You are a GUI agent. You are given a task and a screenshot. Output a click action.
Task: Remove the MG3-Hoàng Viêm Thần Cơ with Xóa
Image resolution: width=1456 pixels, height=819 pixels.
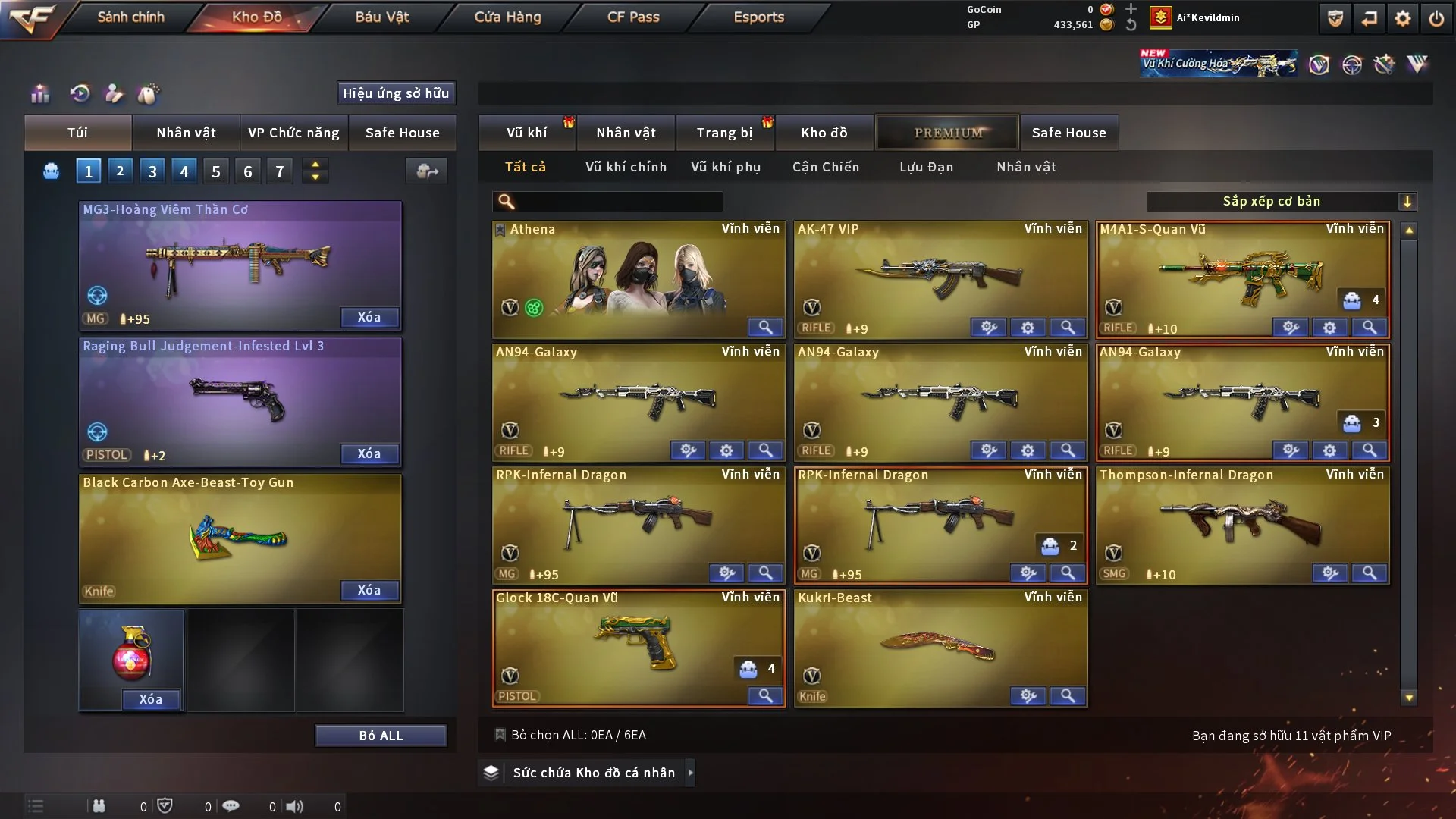pyautogui.click(x=369, y=317)
